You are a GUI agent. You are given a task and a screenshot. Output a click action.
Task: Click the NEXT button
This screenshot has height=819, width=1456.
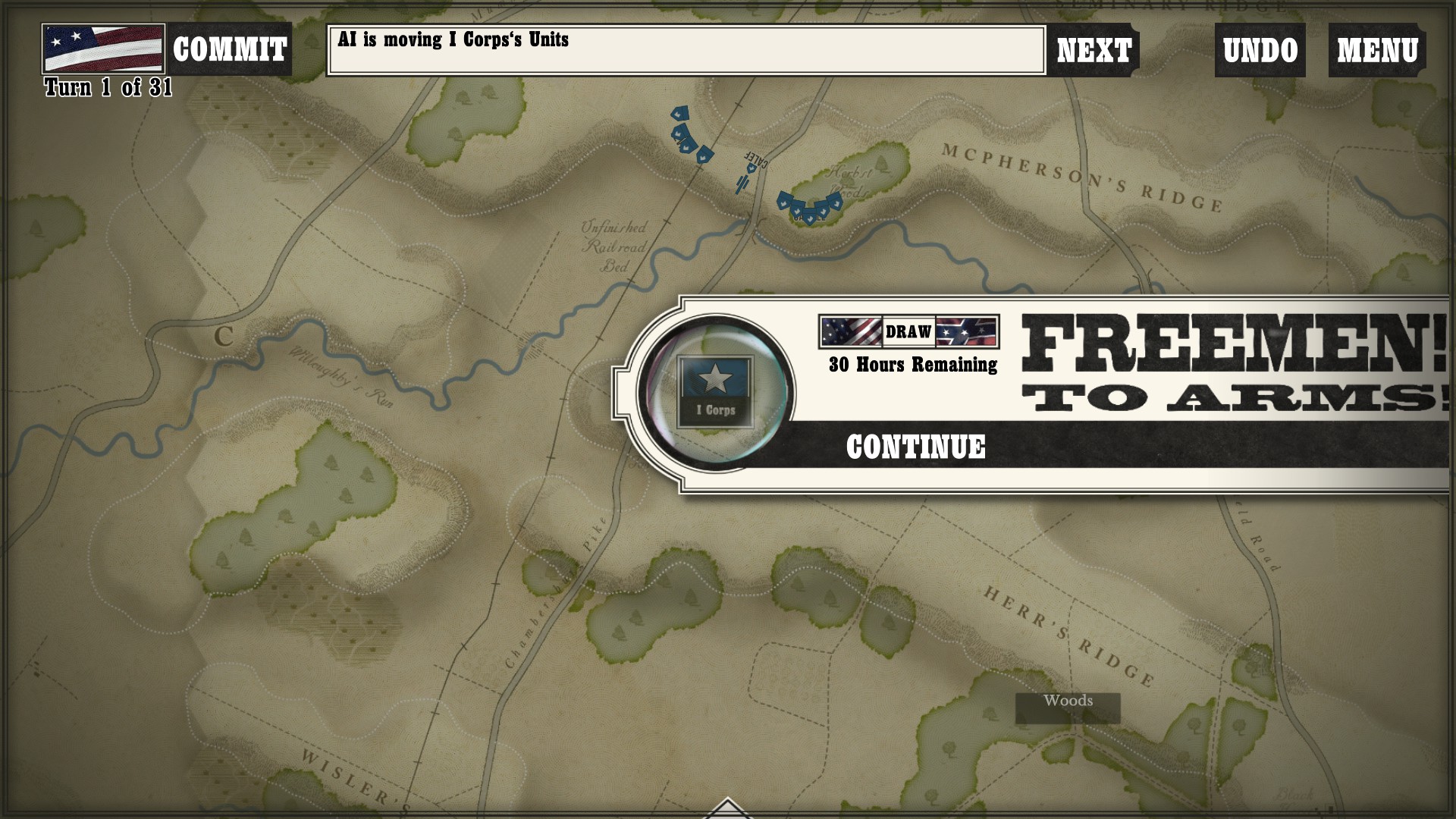(x=1094, y=51)
